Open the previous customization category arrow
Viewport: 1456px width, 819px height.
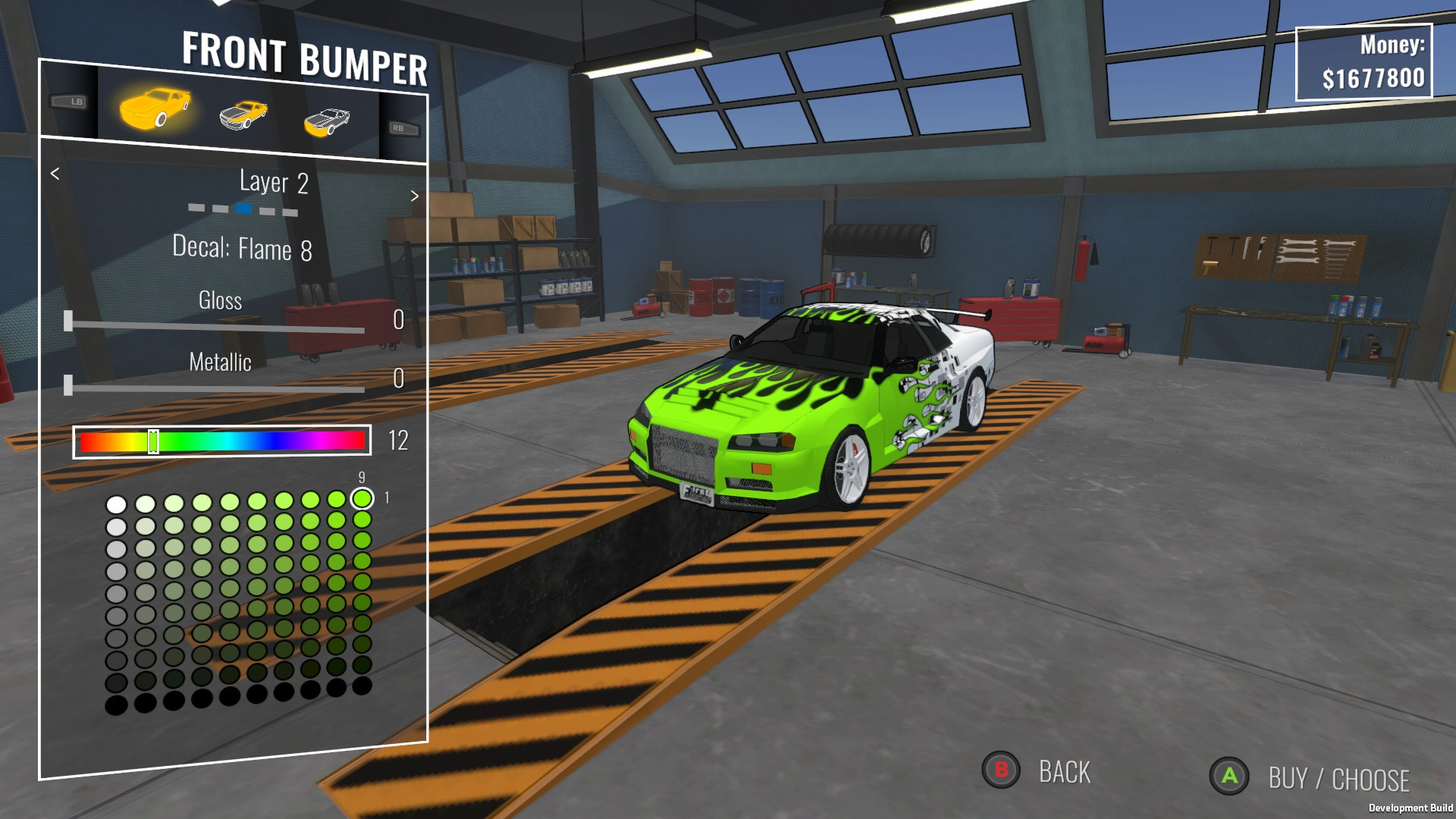point(53,174)
